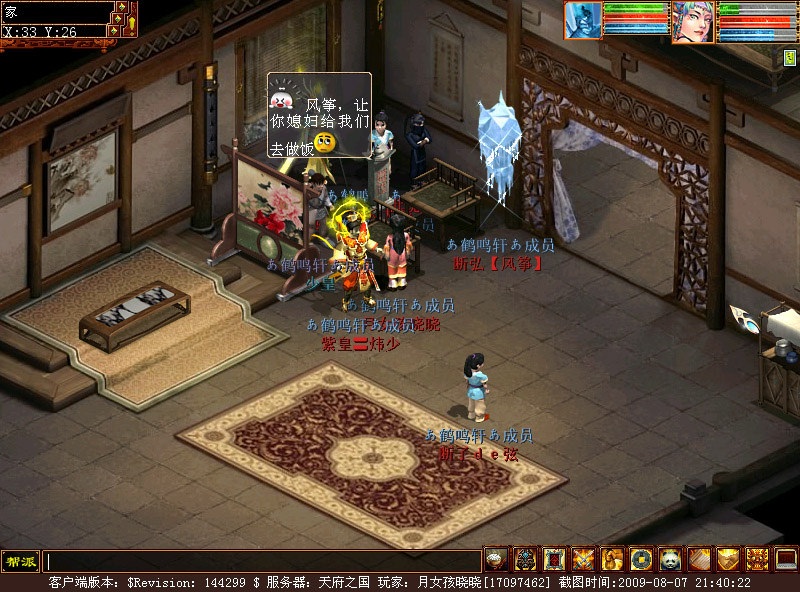Open the laptop-shaped system menu icon

[x=786, y=560]
